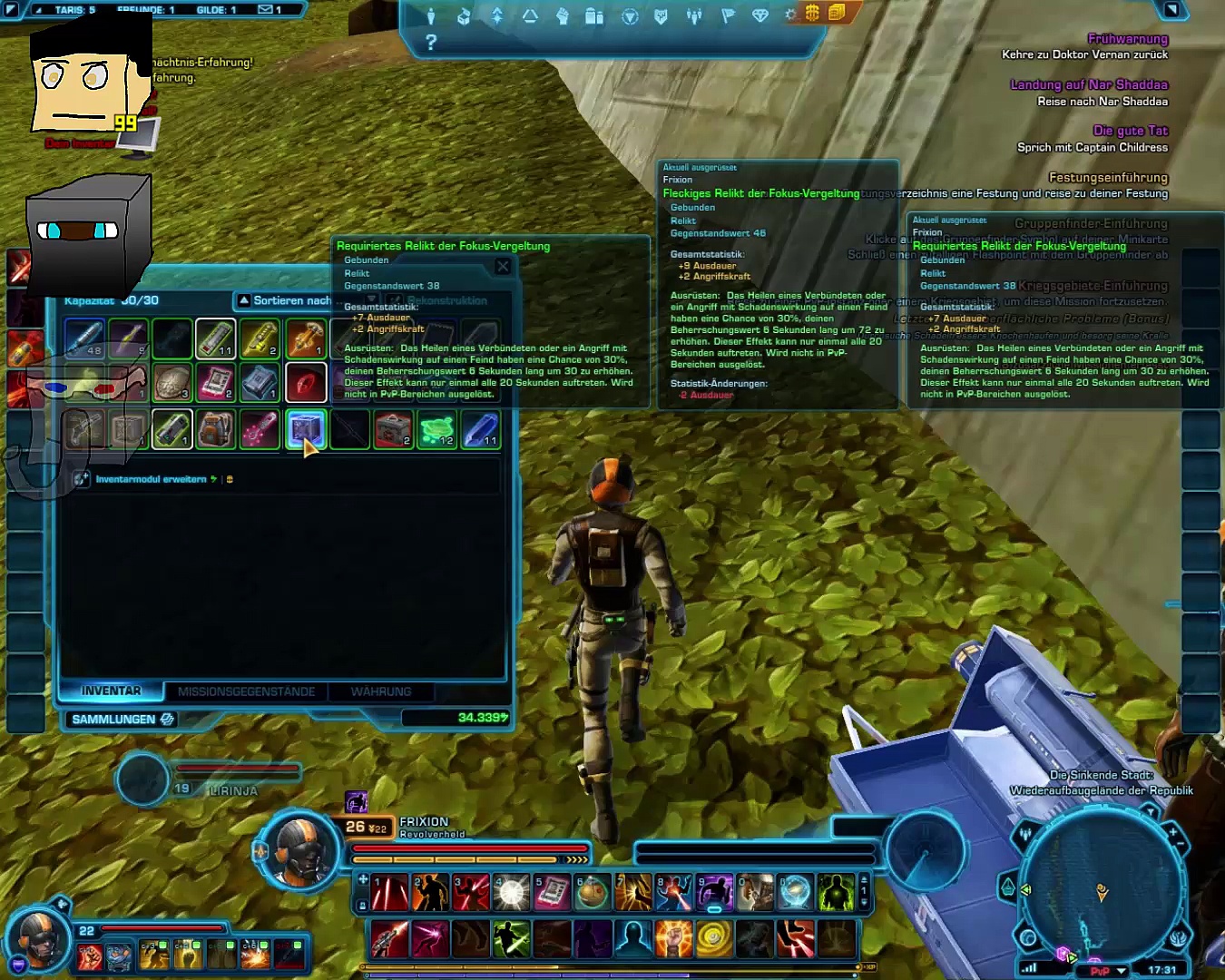The width and height of the screenshot is (1225, 980).
Task: Select the blue cube item in inventory
Action: click(x=306, y=429)
